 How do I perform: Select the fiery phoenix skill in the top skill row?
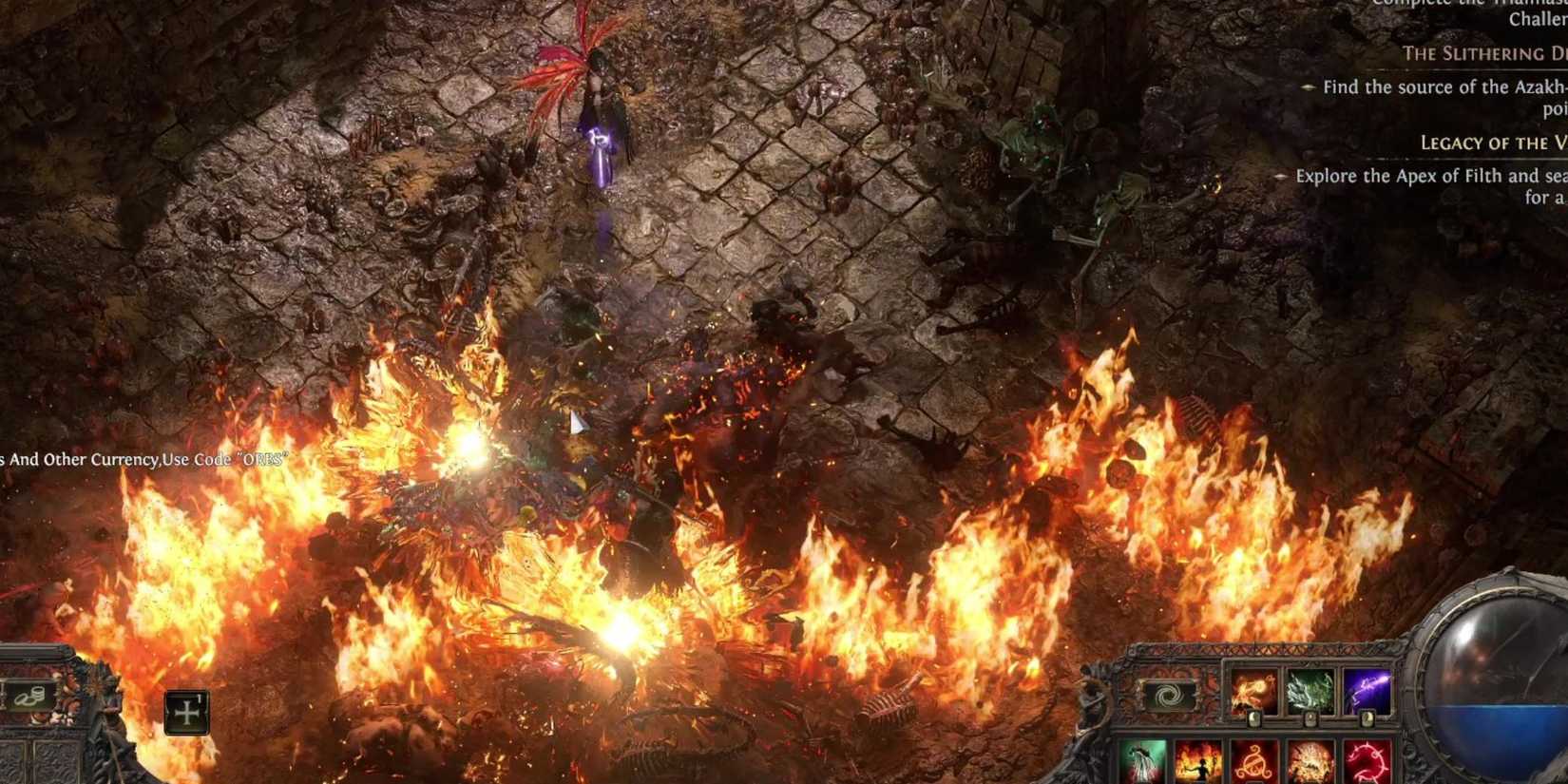1252,688
